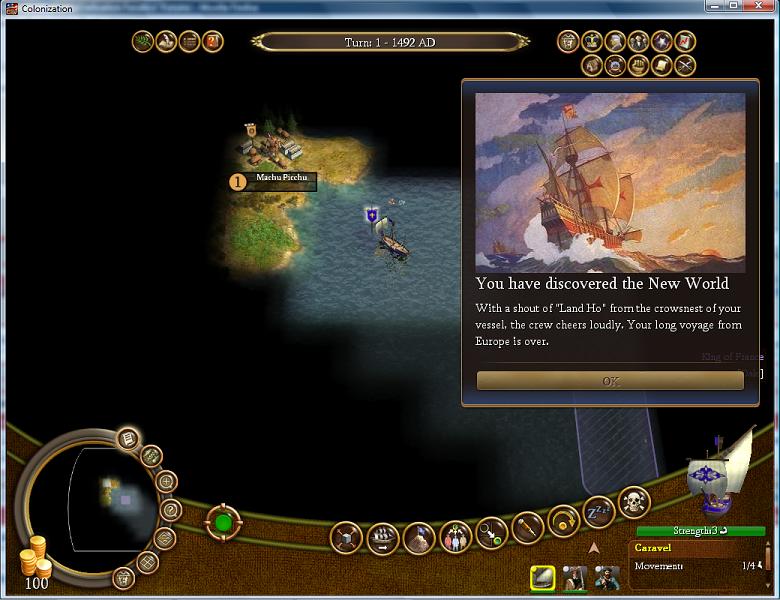Open the list icon in top-left menu
The width and height of the screenshot is (780, 600).
(189, 41)
